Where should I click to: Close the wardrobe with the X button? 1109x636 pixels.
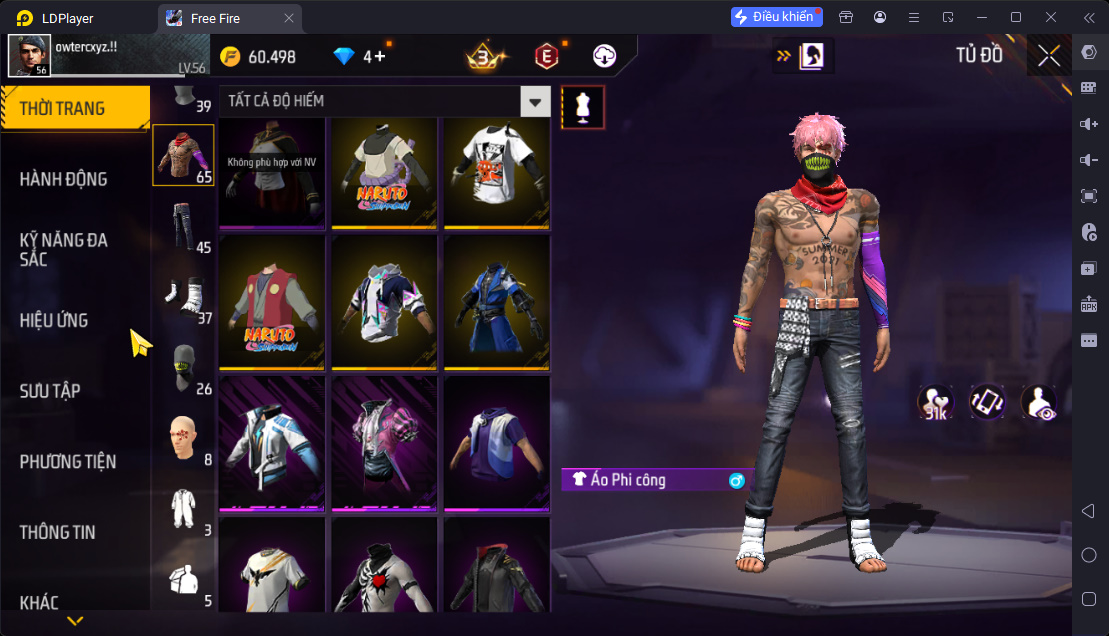tap(1049, 56)
